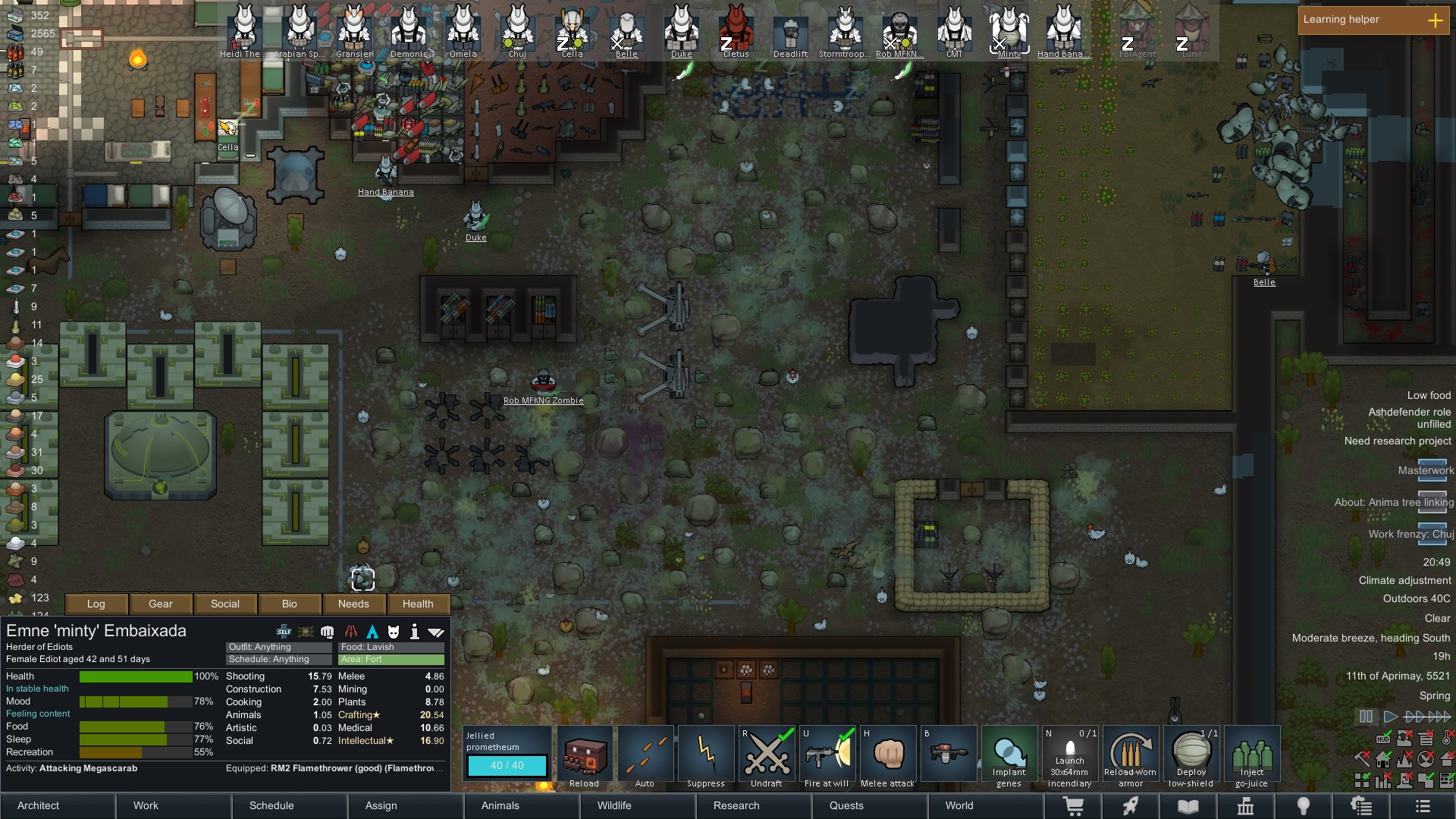
Task: Reload the flamethrower ammo
Action: coord(585,755)
